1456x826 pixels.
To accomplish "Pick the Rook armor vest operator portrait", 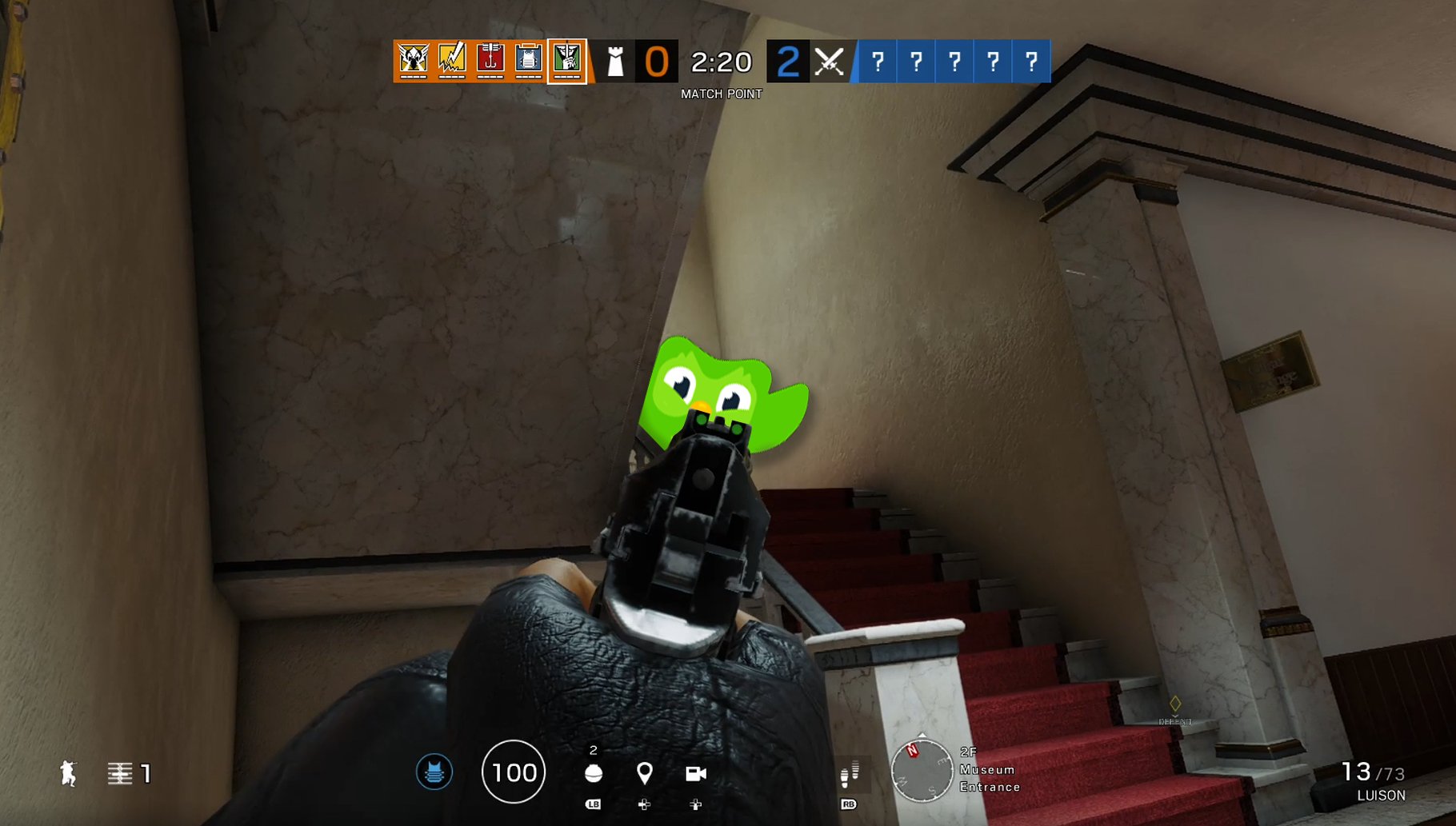I will (x=529, y=61).
